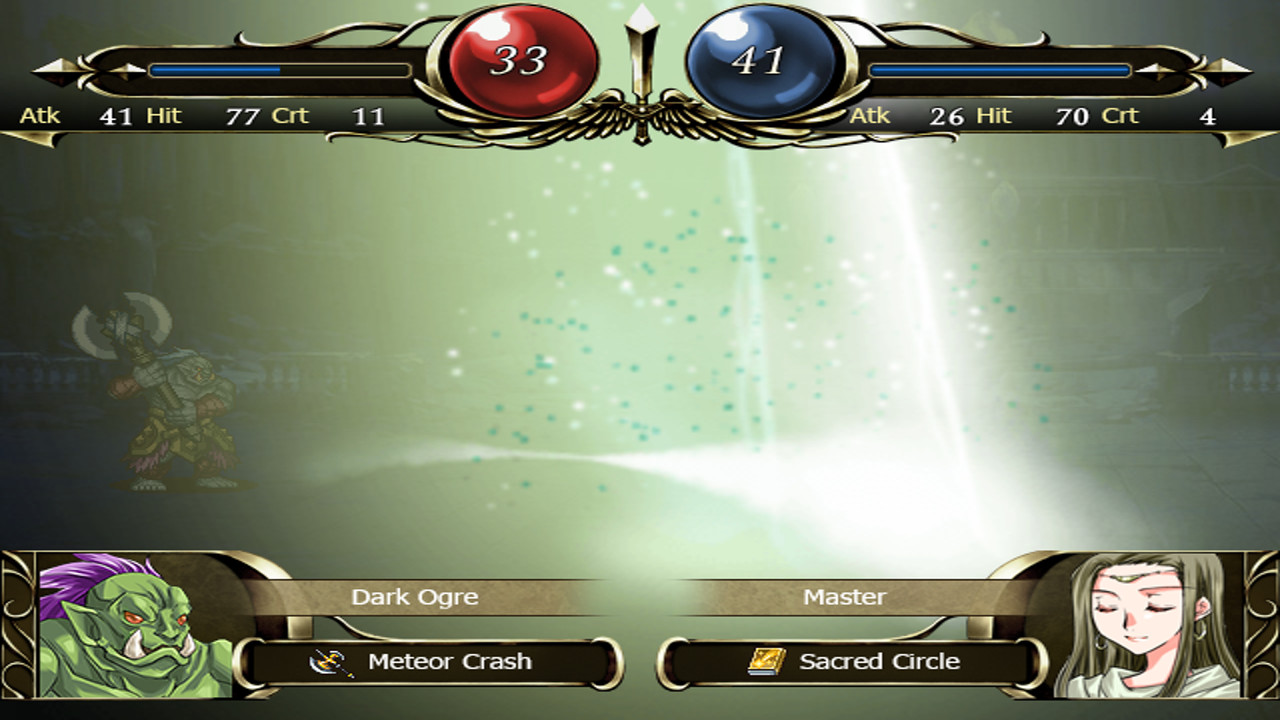Toggle the right HP bar display
This screenshot has height=720, width=1280.
(x=1000, y=70)
